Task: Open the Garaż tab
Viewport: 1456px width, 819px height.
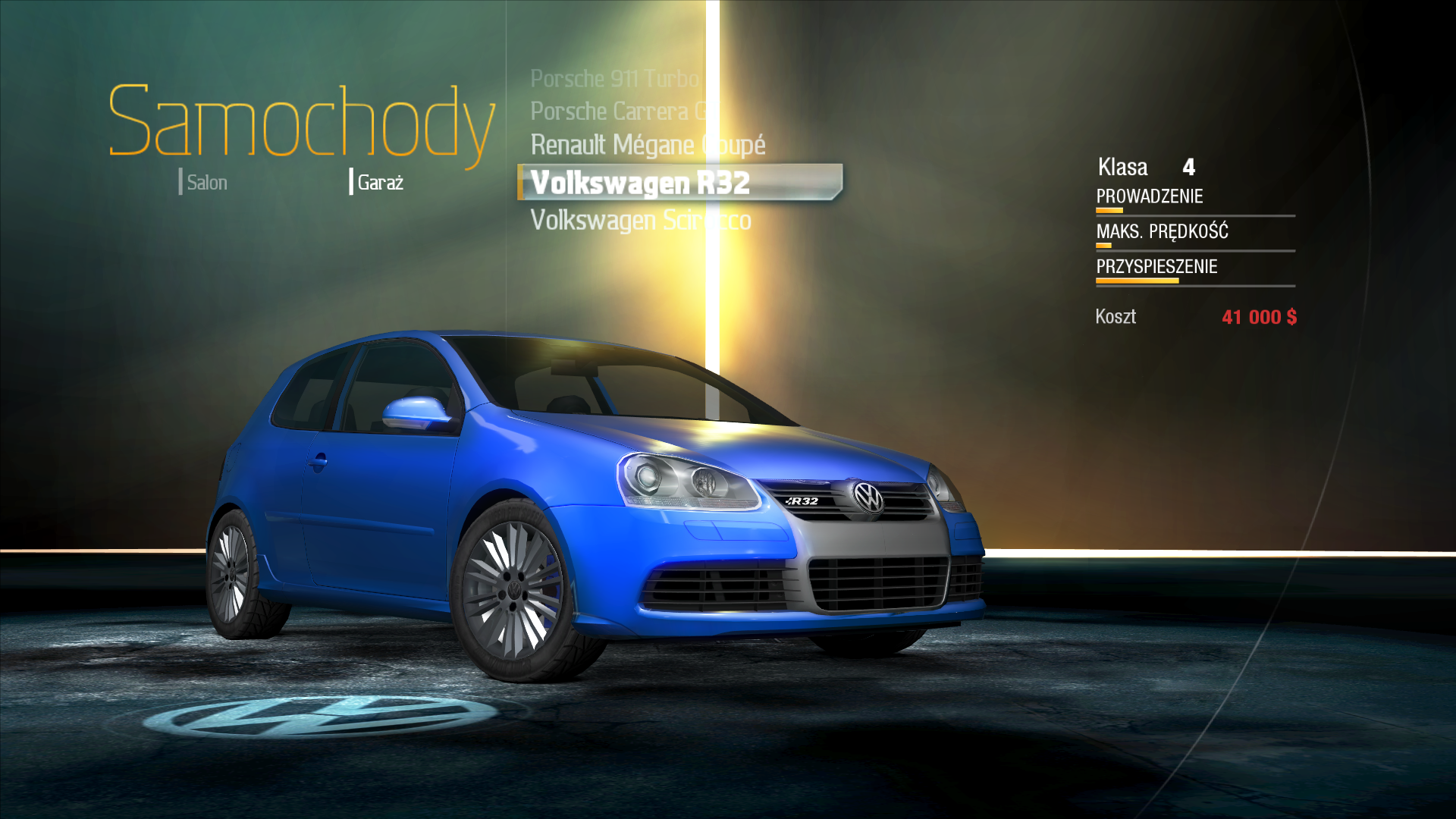Action: click(379, 183)
